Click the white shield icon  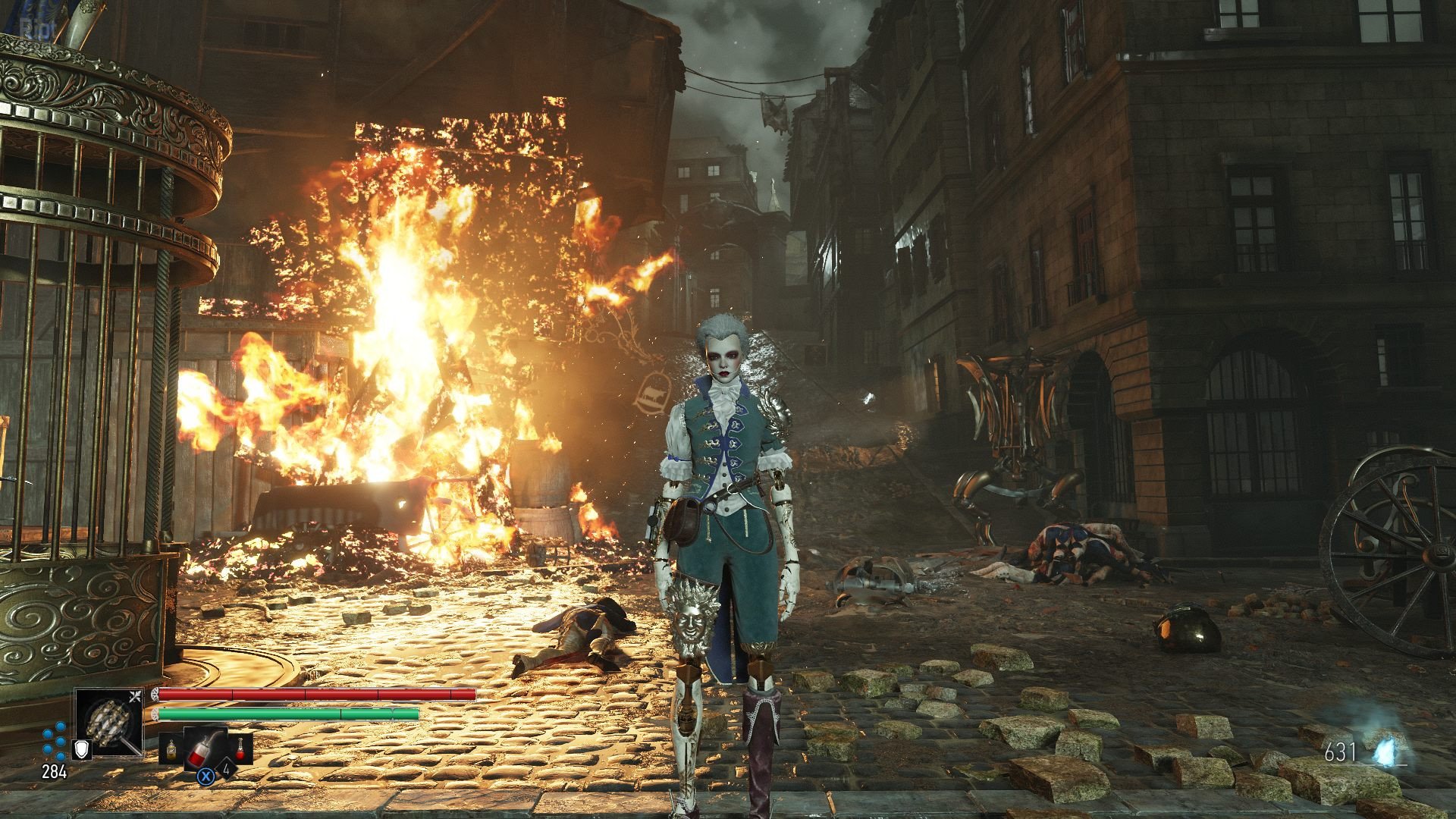point(81,749)
